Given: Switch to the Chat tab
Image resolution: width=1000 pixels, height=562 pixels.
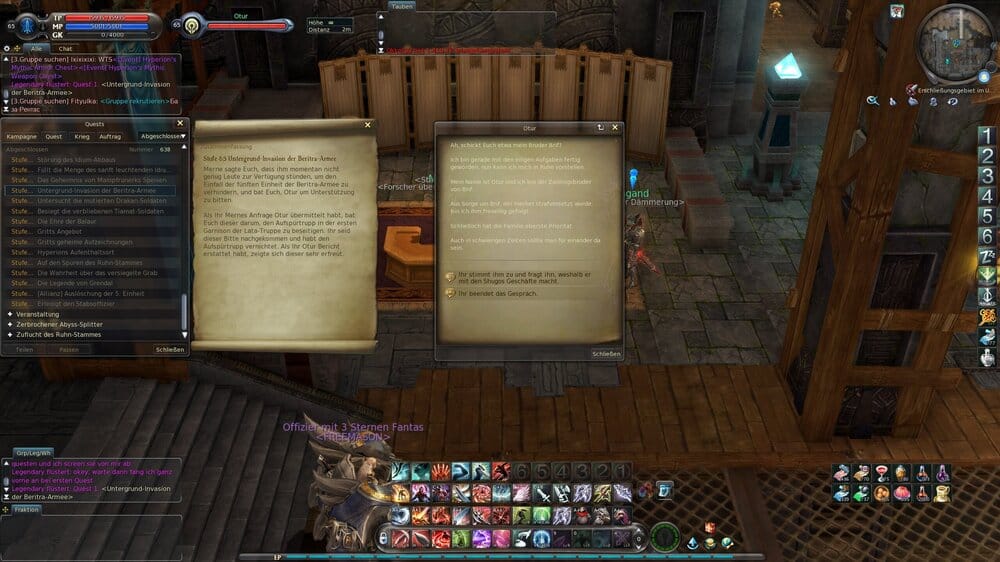Looking at the screenshot, I should [x=66, y=48].
